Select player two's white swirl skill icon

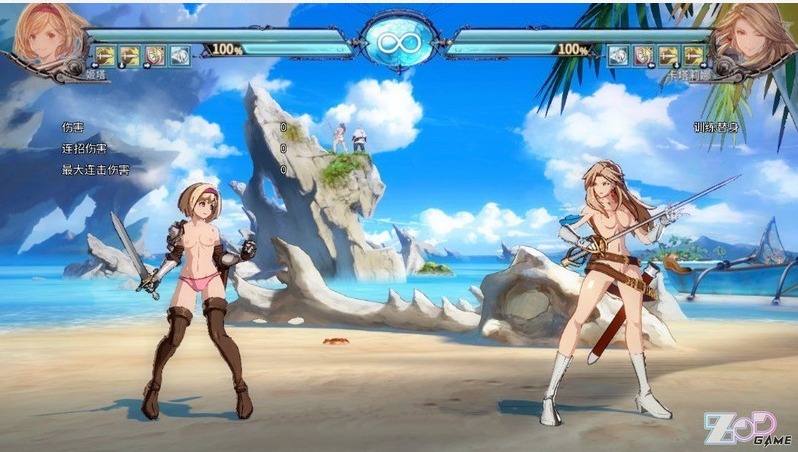(619, 56)
